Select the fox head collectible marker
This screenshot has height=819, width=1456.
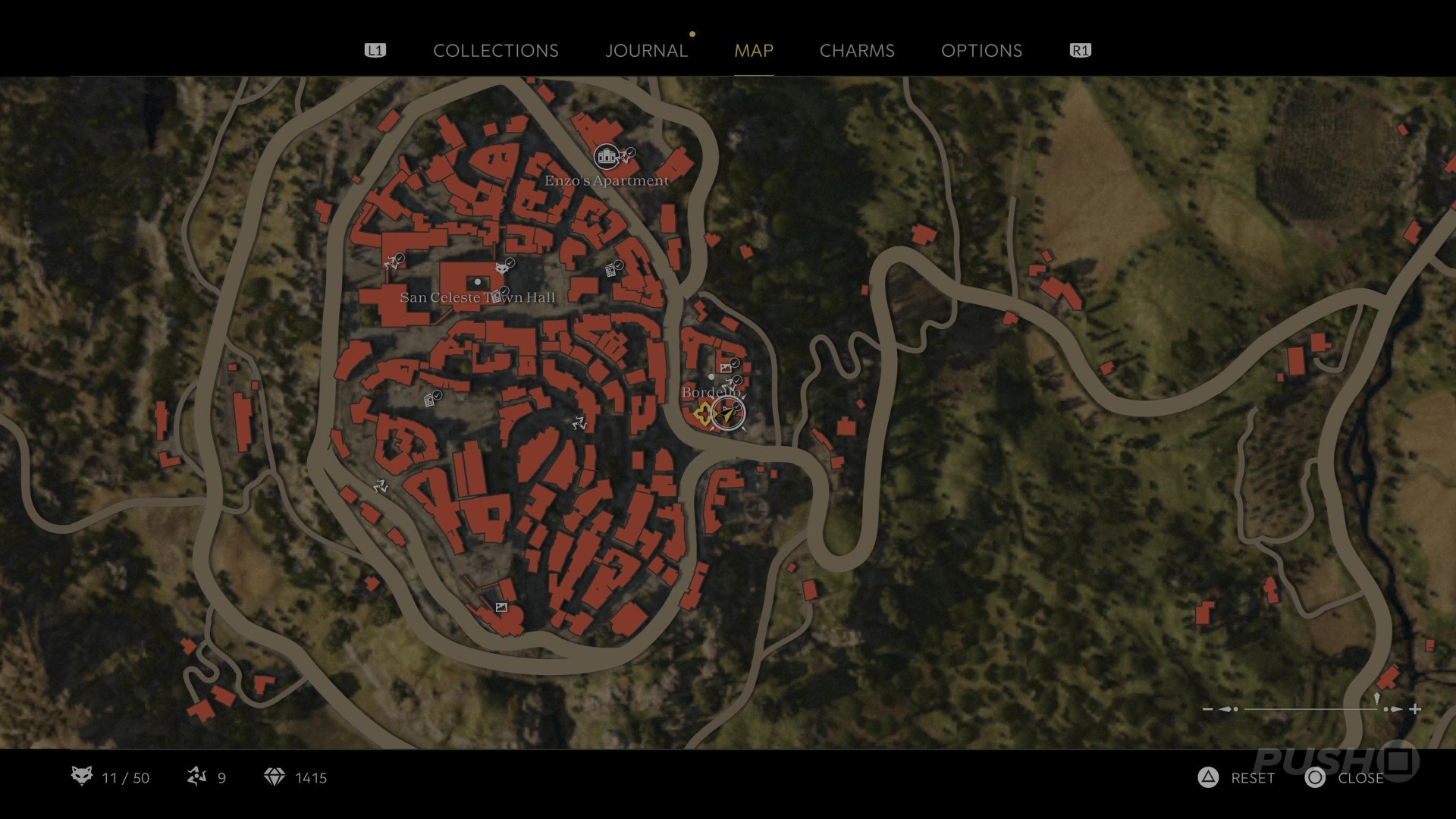pyautogui.click(x=500, y=268)
